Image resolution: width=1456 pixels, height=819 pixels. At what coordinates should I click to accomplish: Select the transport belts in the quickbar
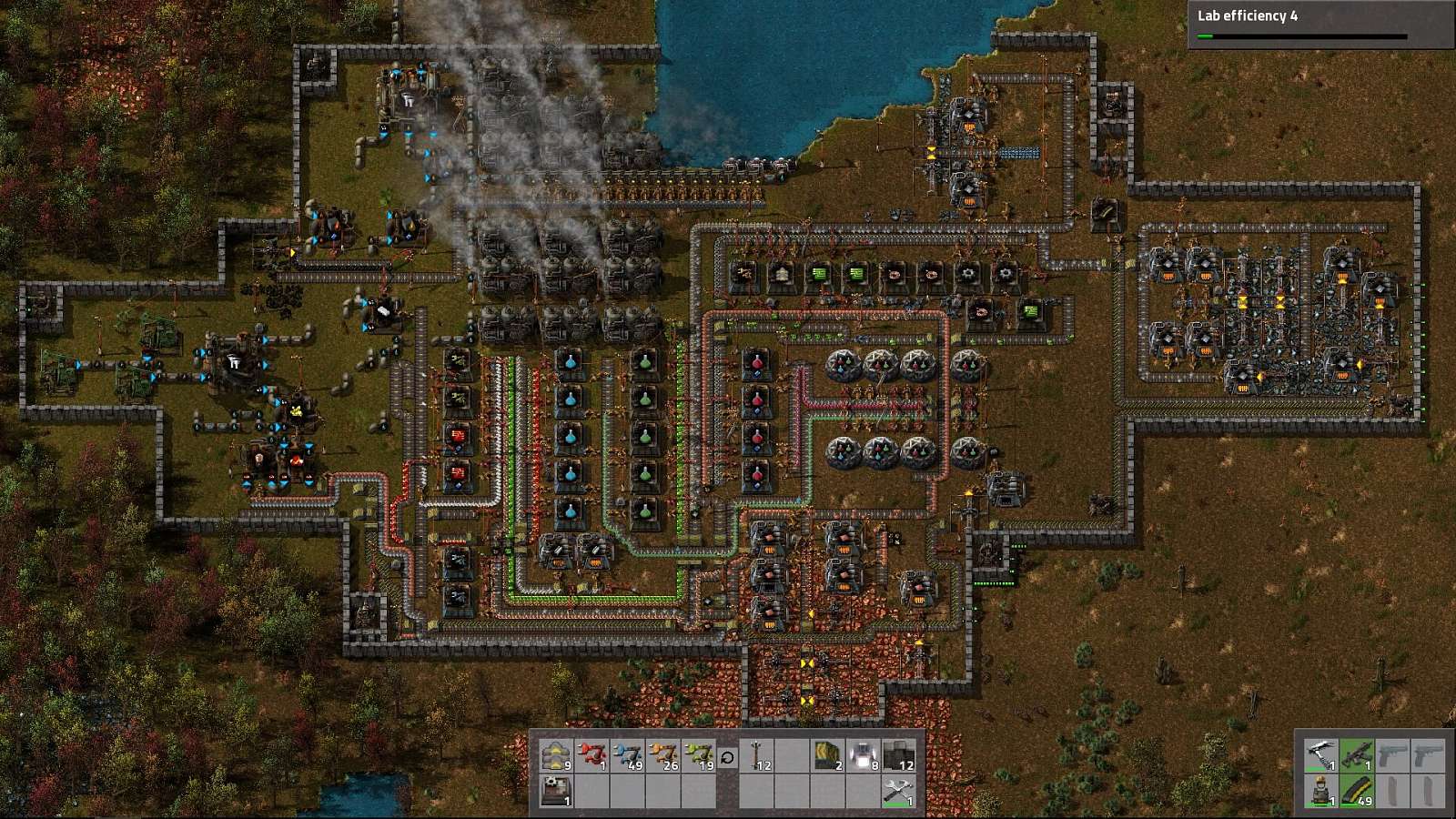[x=555, y=753]
